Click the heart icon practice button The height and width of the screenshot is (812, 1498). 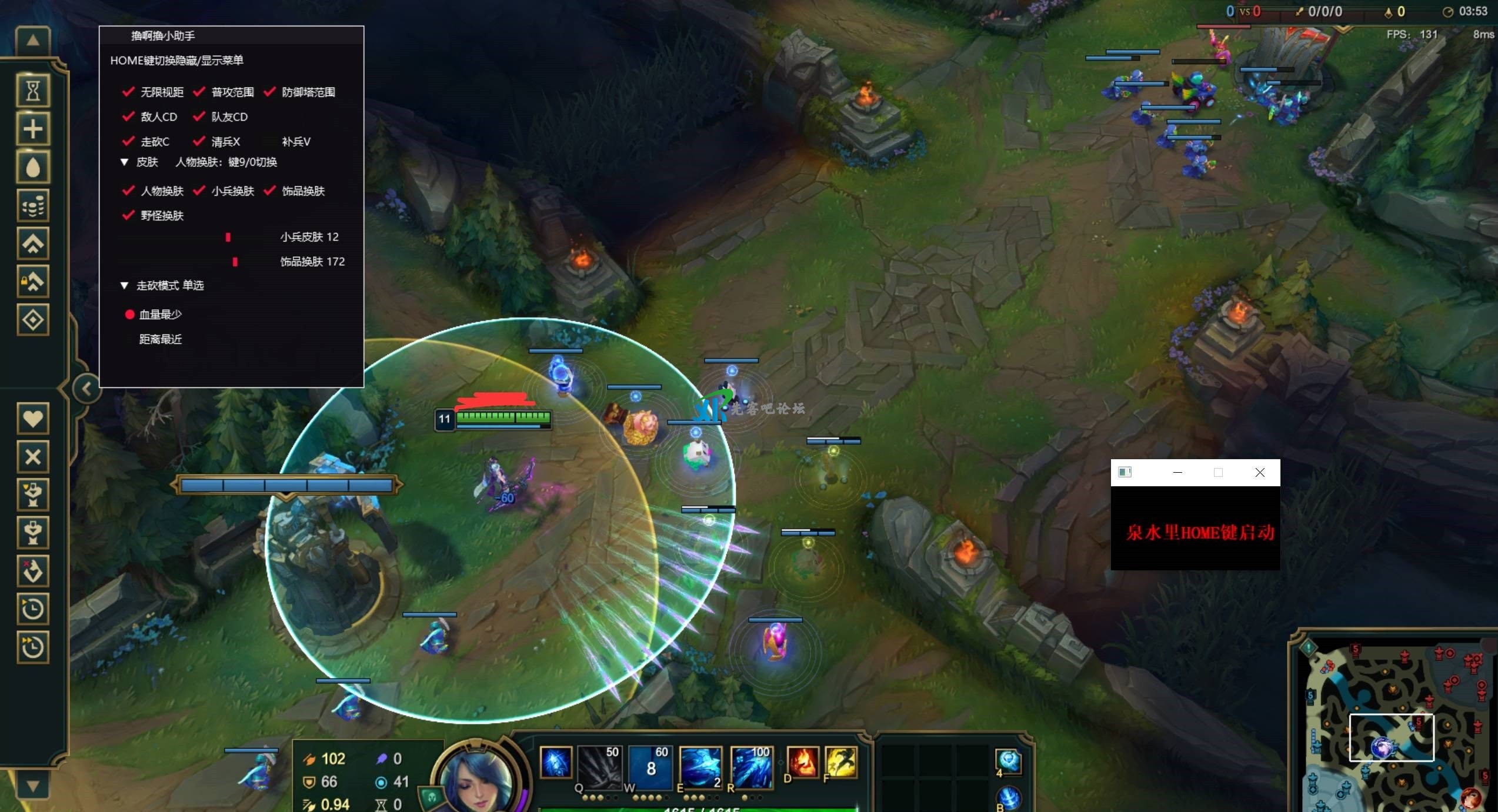pyautogui.click(x=33, y=419)
